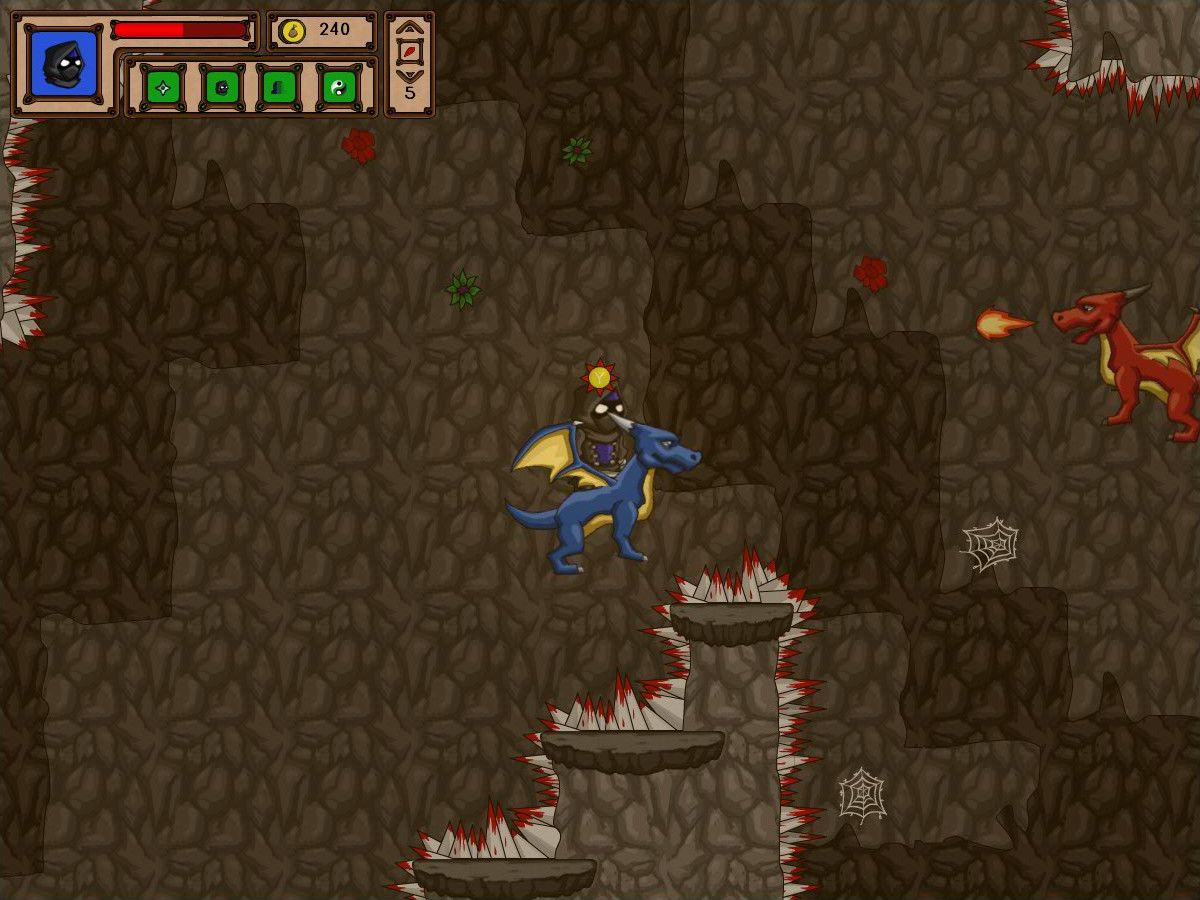Use the dark silhouette ability icon
Screen dimensions: 1200x900
coord(280,88)
